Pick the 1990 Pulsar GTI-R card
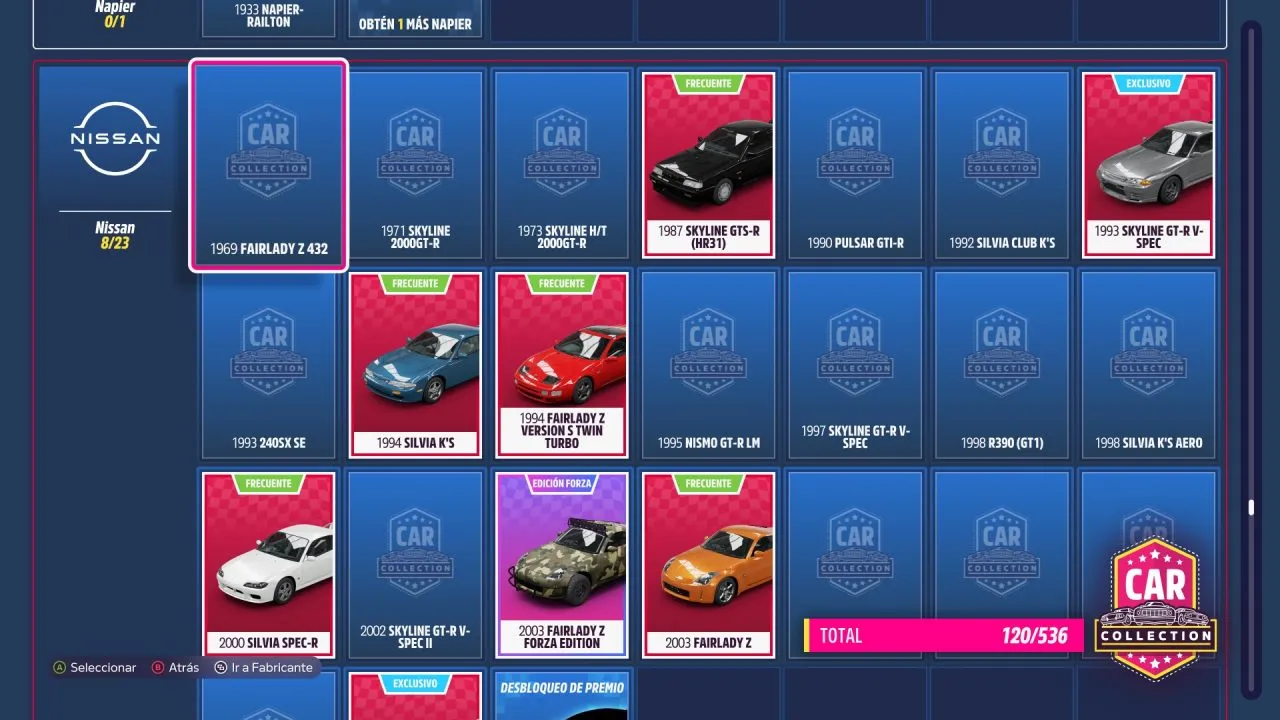Screen dimensions: 1280x720 [x=855, y=165]
